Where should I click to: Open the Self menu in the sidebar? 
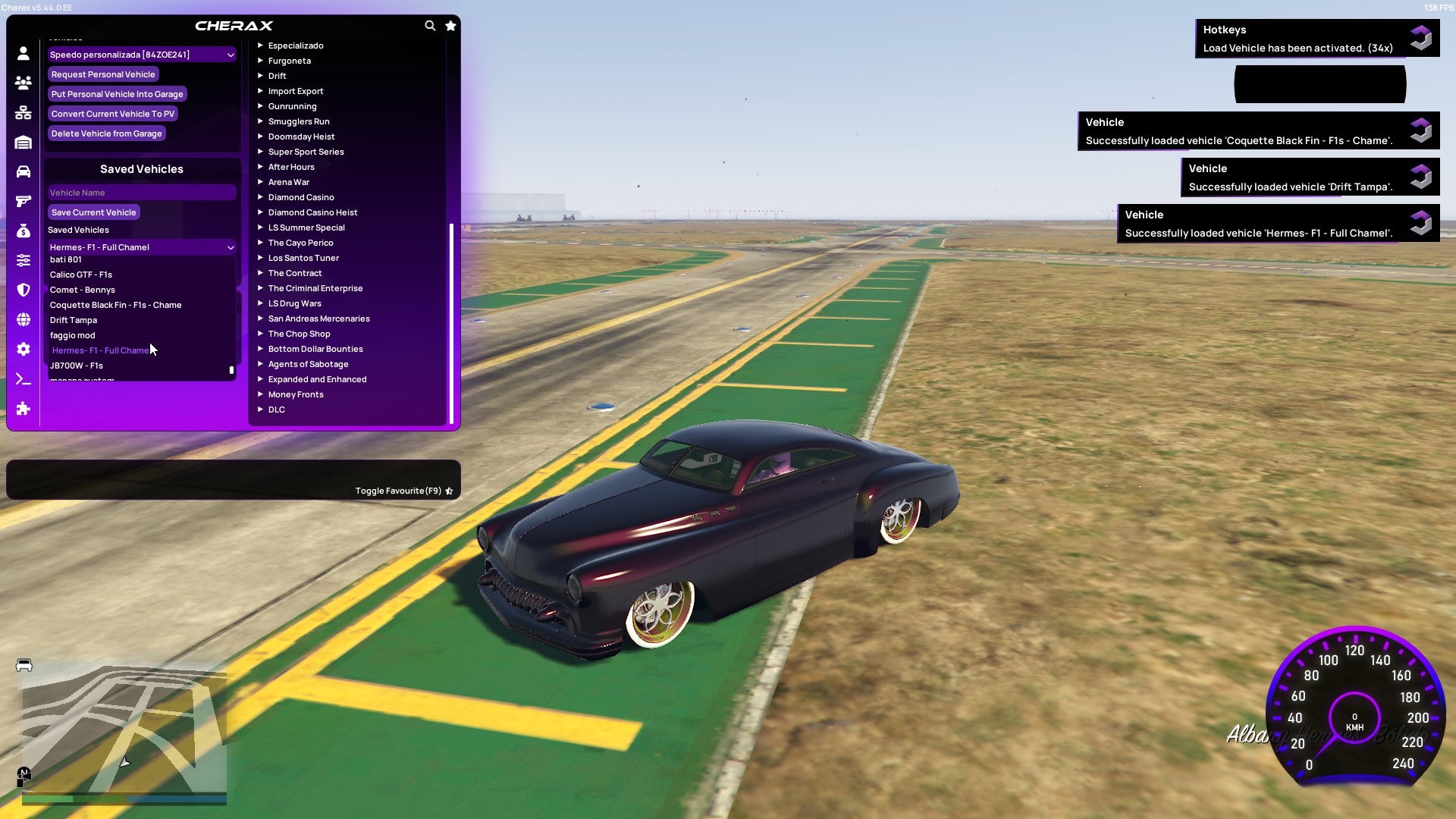tap(23, 54)
